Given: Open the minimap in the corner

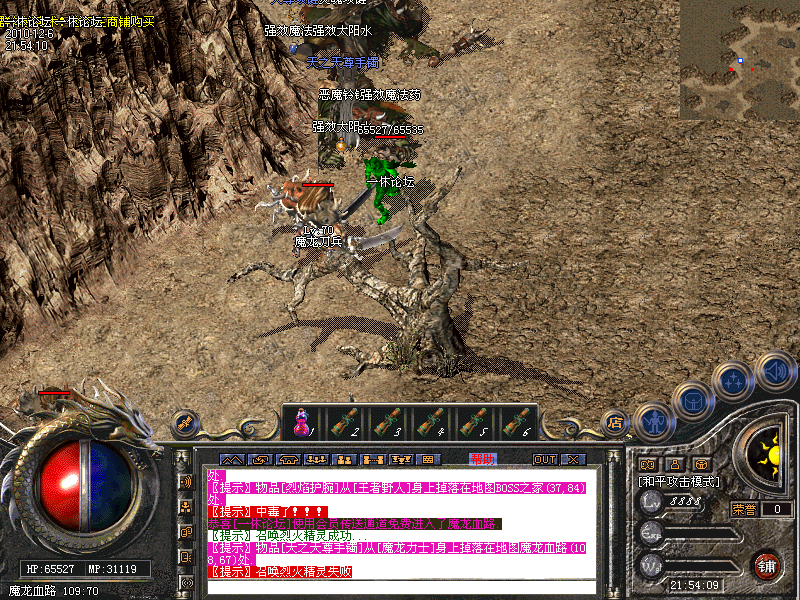Looking at the screenshot, I should [x=739, y=60].
